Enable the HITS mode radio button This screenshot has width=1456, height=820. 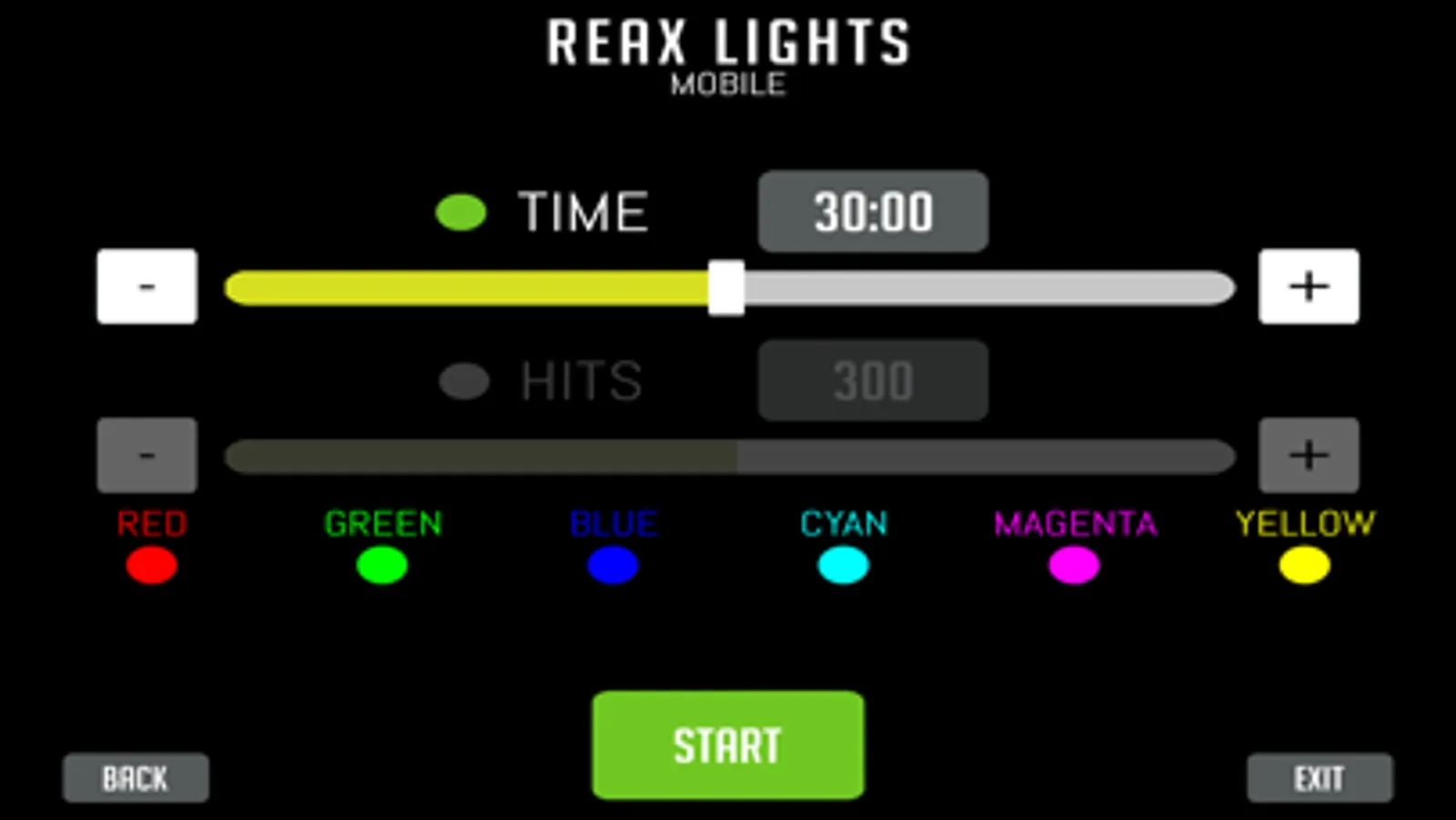(x=463, y=381)
